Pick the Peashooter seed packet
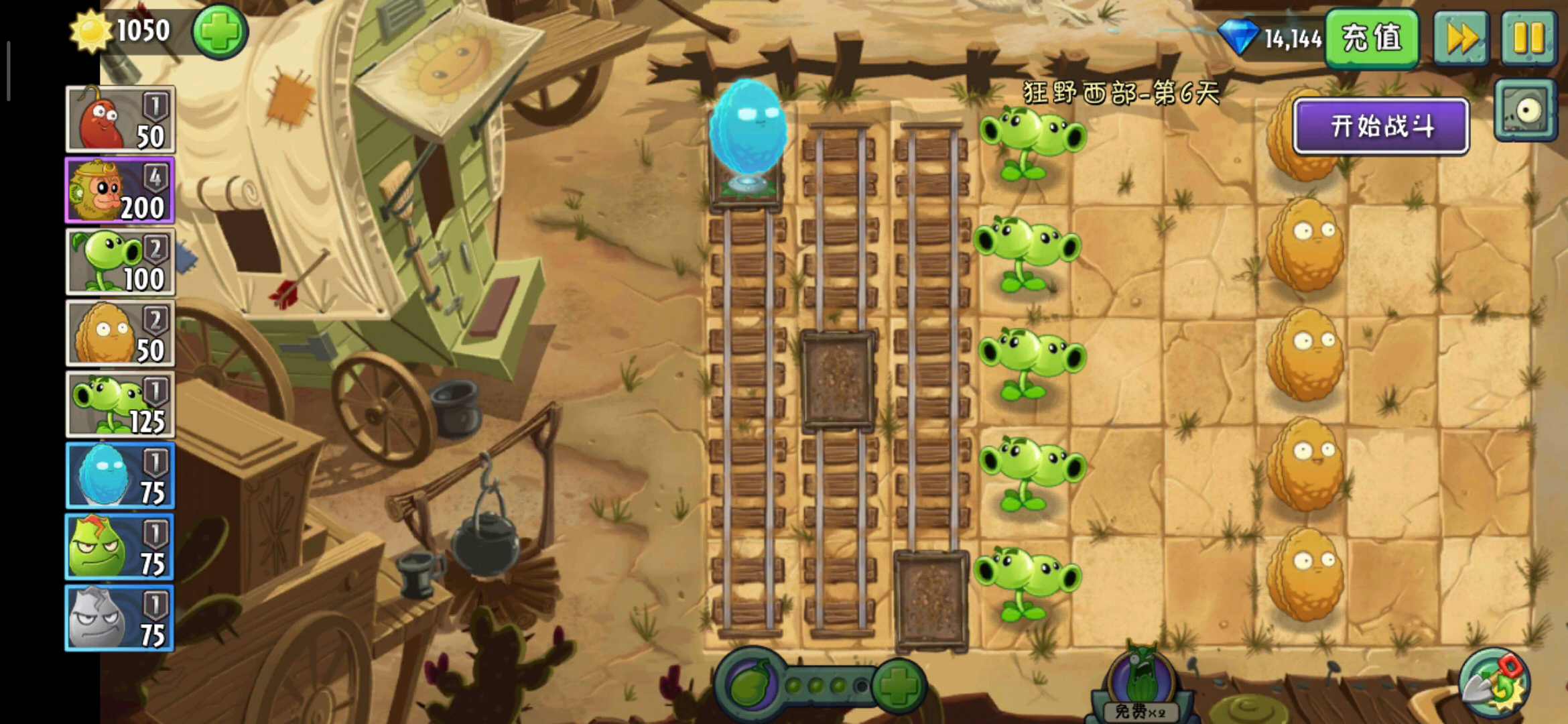 120,262
